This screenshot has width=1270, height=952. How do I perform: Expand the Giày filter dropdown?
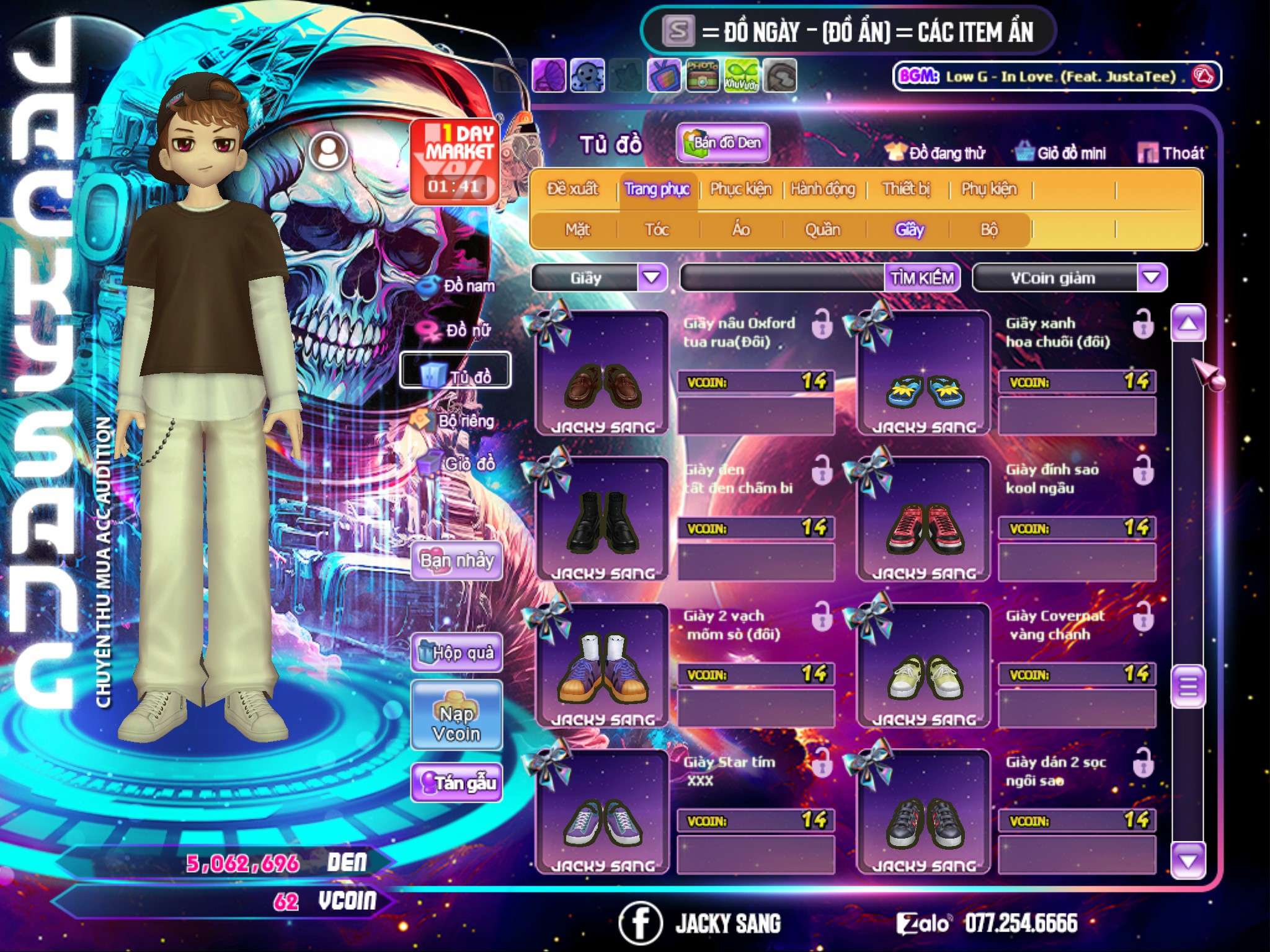pos(652,278)
